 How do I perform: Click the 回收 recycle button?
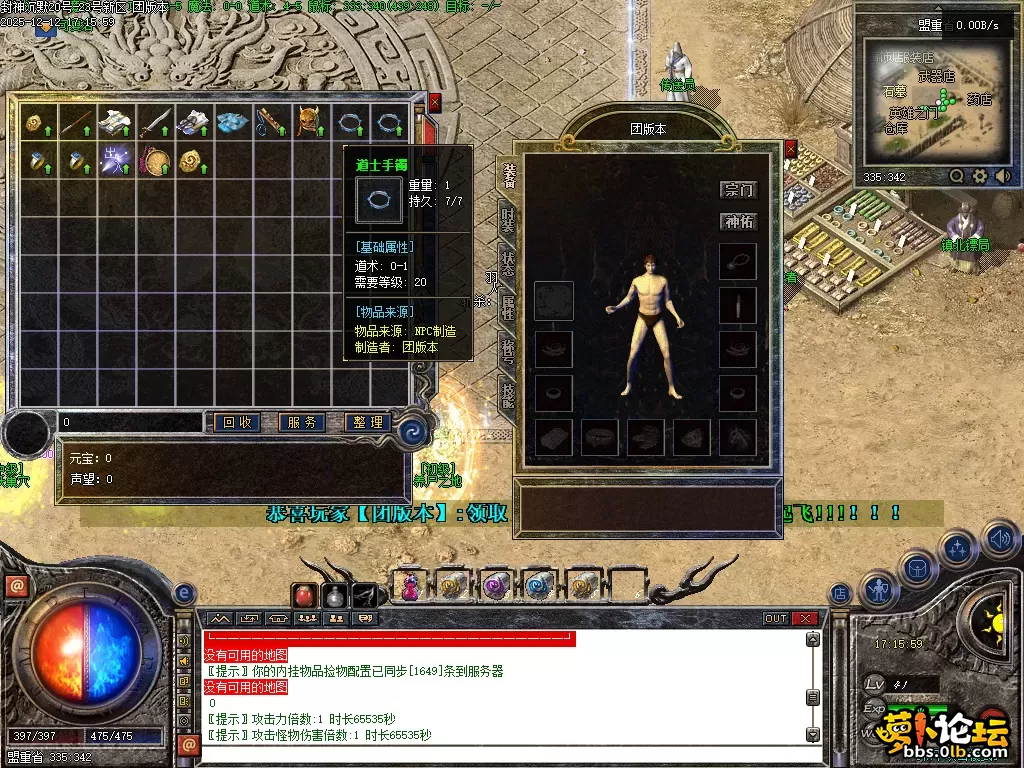point(237,423)
